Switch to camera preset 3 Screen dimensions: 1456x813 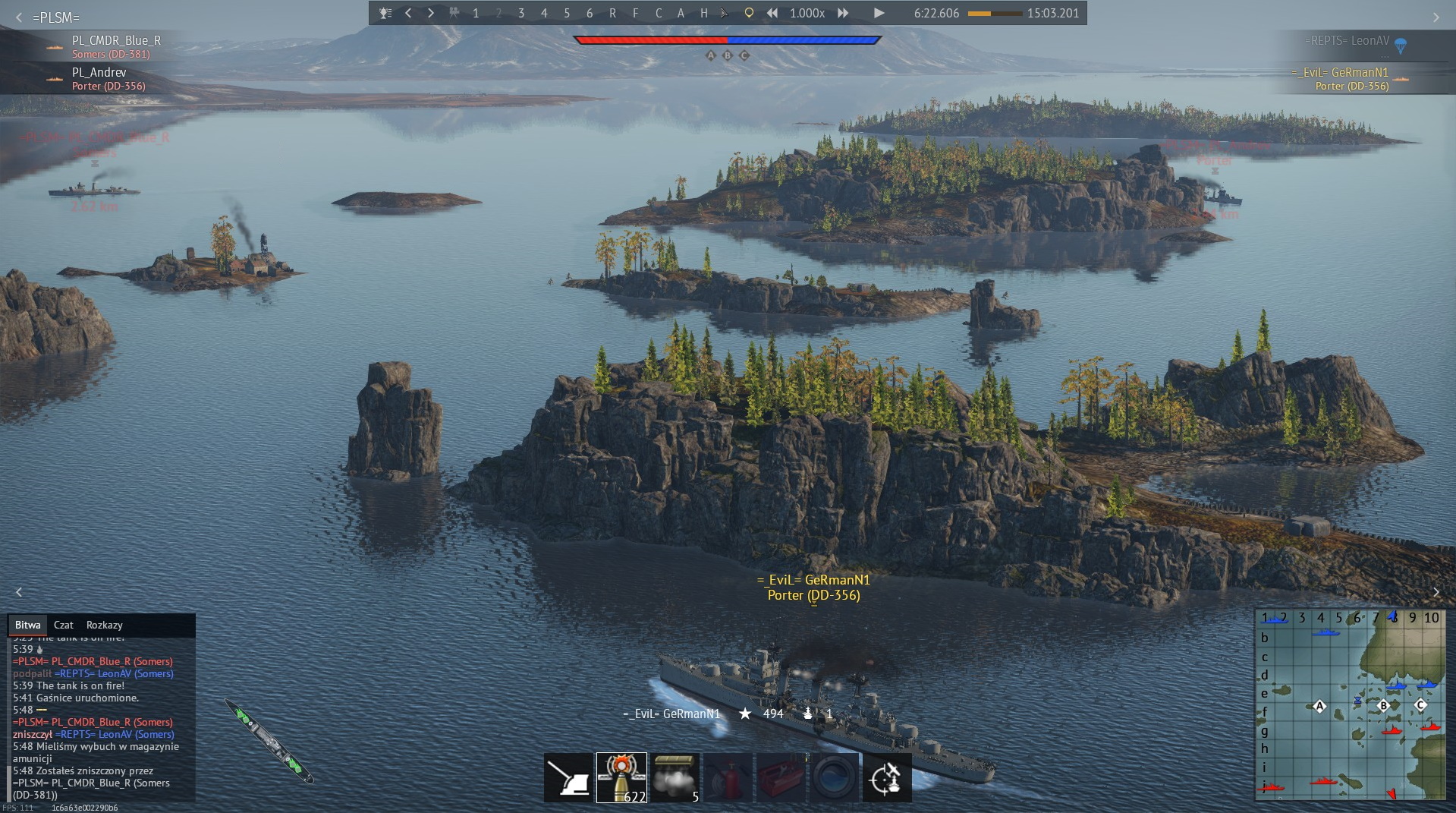(x=521, y=13)
